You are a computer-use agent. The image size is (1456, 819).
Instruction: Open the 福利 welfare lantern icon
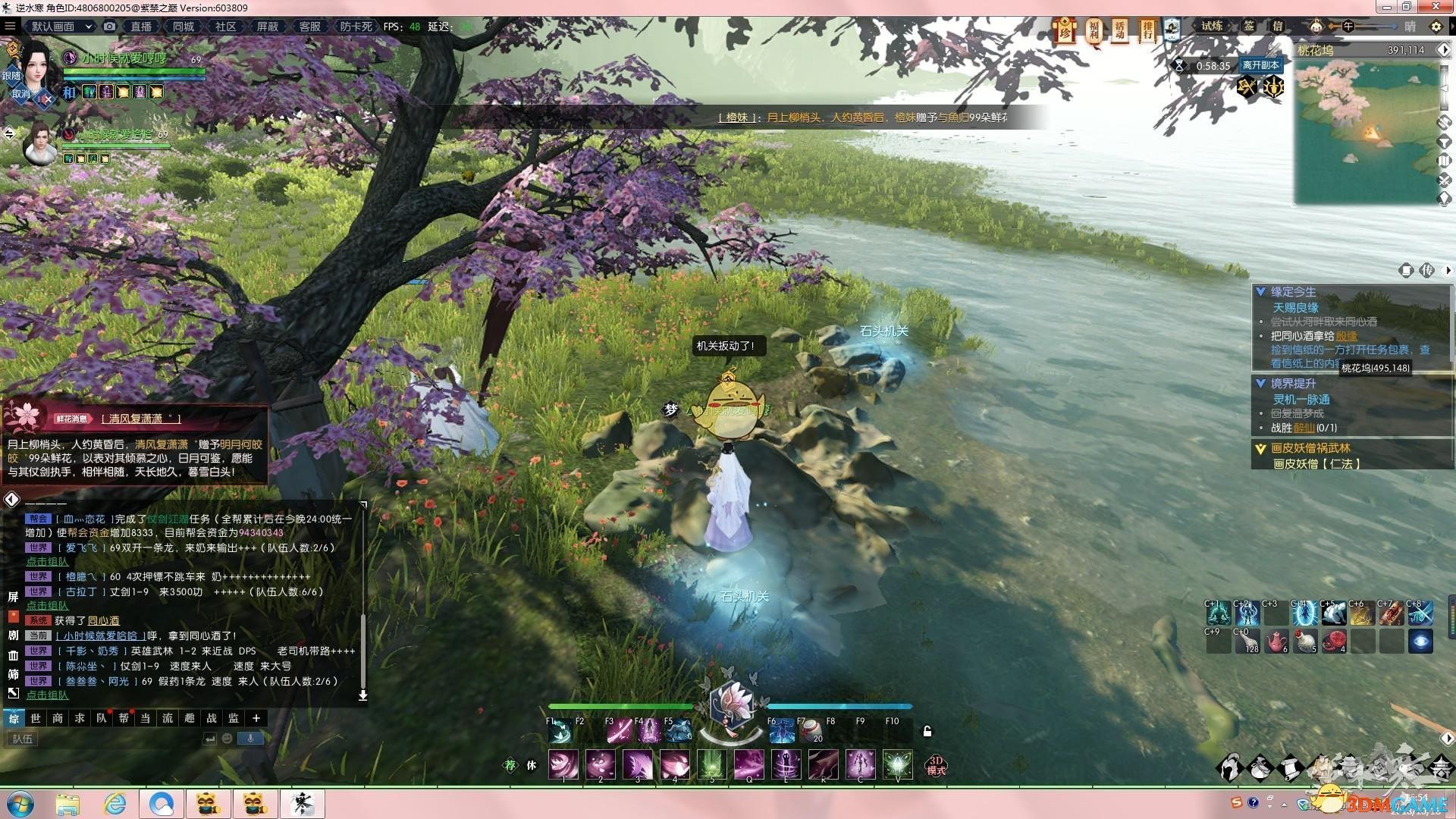(1094, 31)
